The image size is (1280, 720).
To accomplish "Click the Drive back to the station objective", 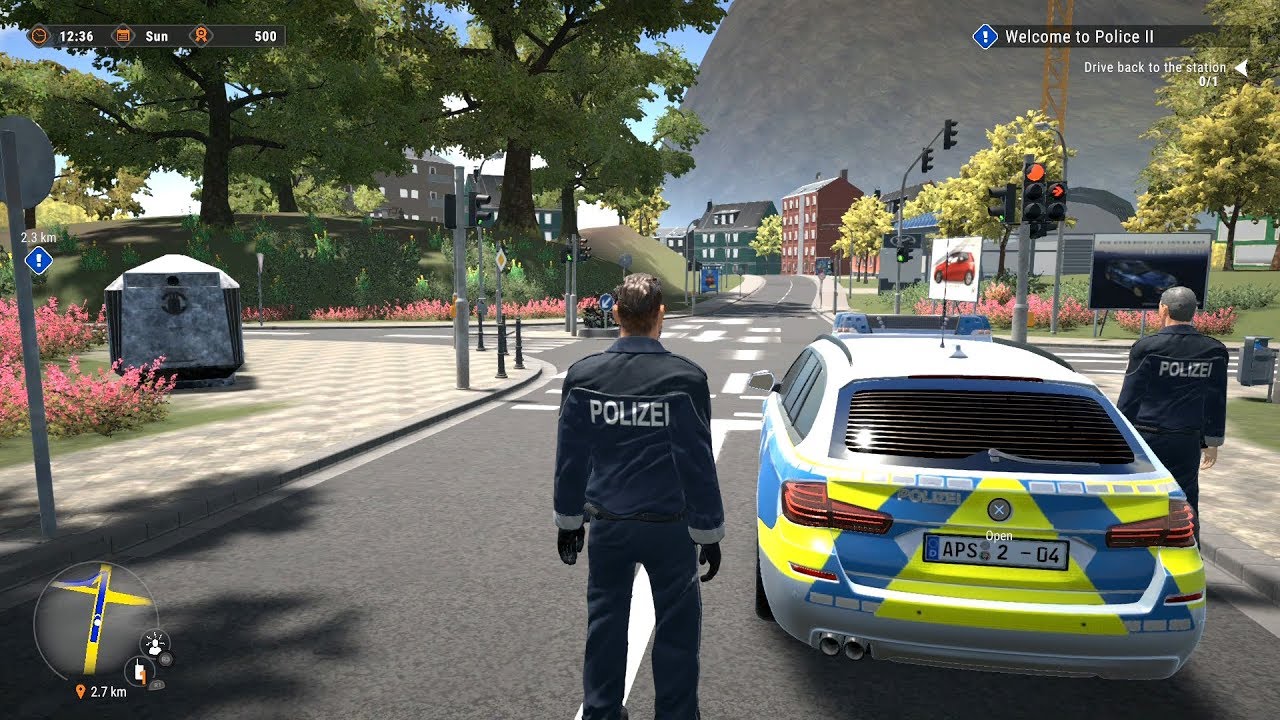I will pyautogui.click(x=1155, y=66).
